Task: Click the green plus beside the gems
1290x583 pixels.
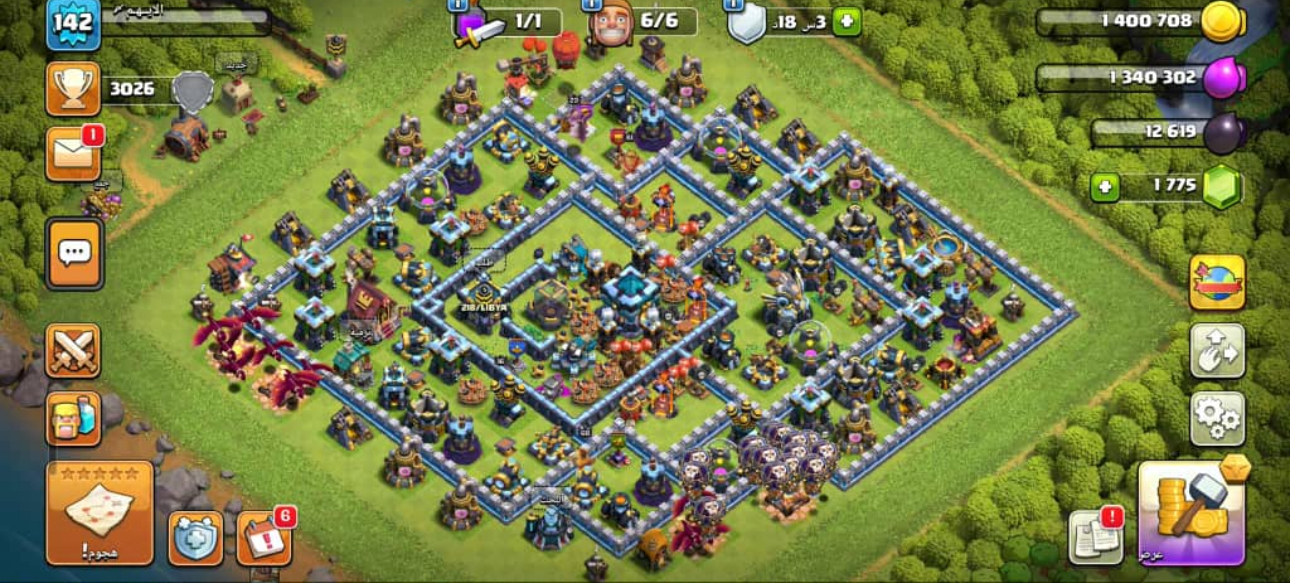Action: pyautogui.click(x=1105, y=187)
